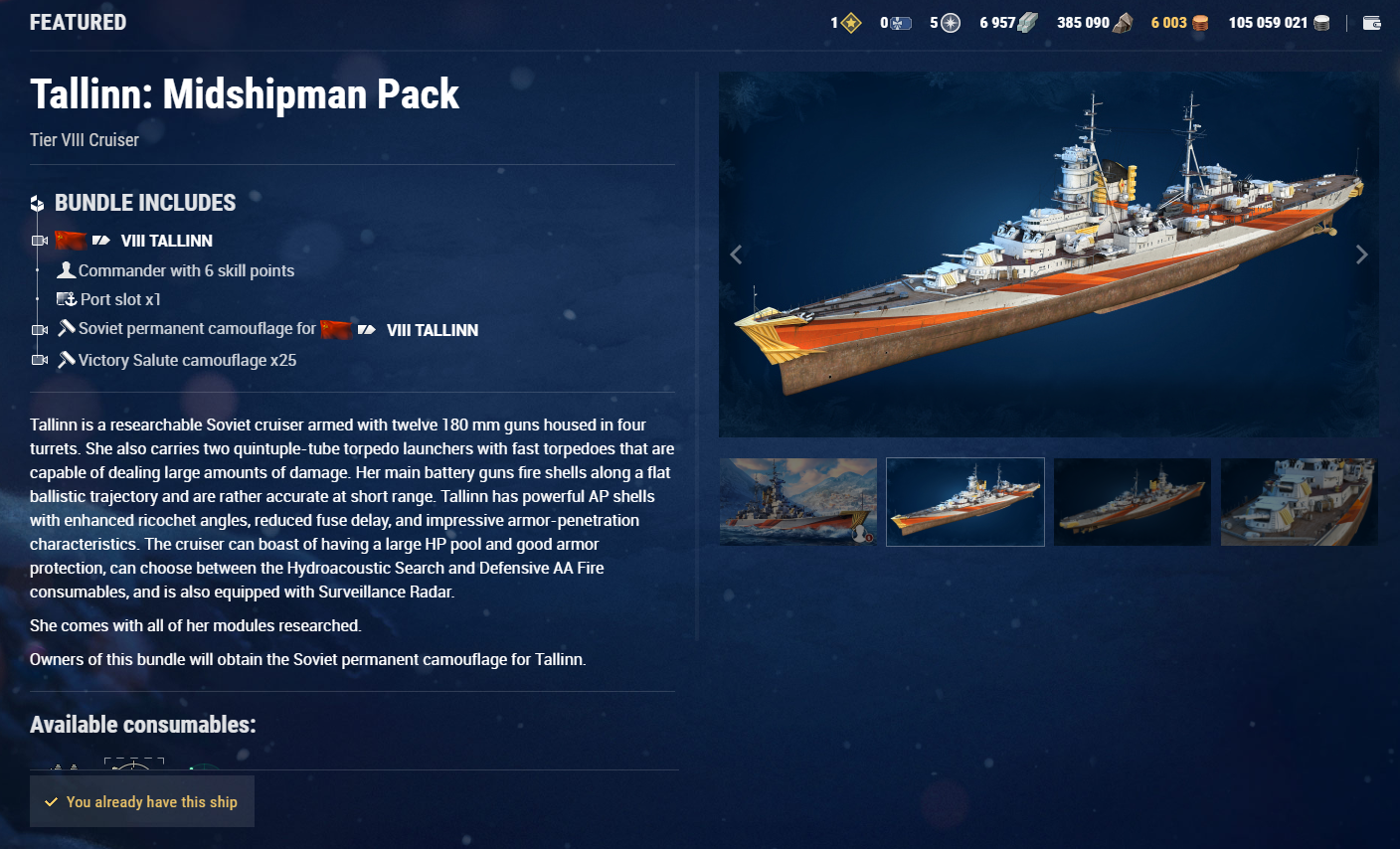View the dark camouflage ship thumbnail

pos(1132,502)
